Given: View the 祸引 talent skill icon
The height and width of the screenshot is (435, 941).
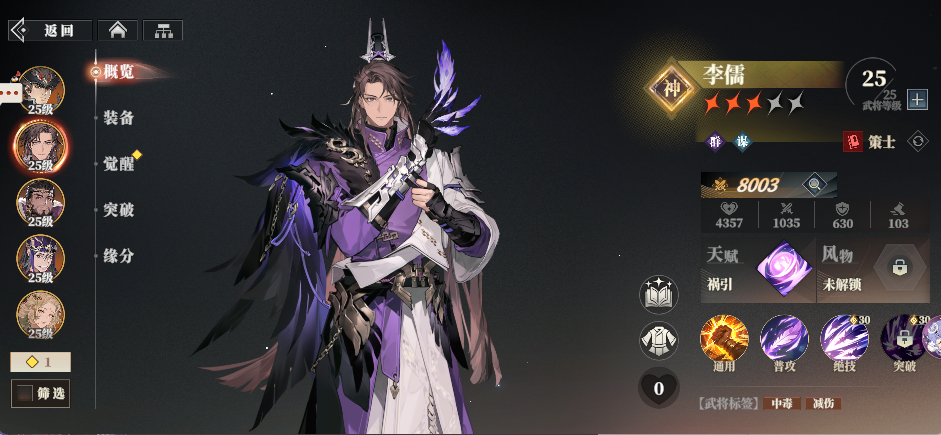Looking at the screenshot, I should pos(783,270).
